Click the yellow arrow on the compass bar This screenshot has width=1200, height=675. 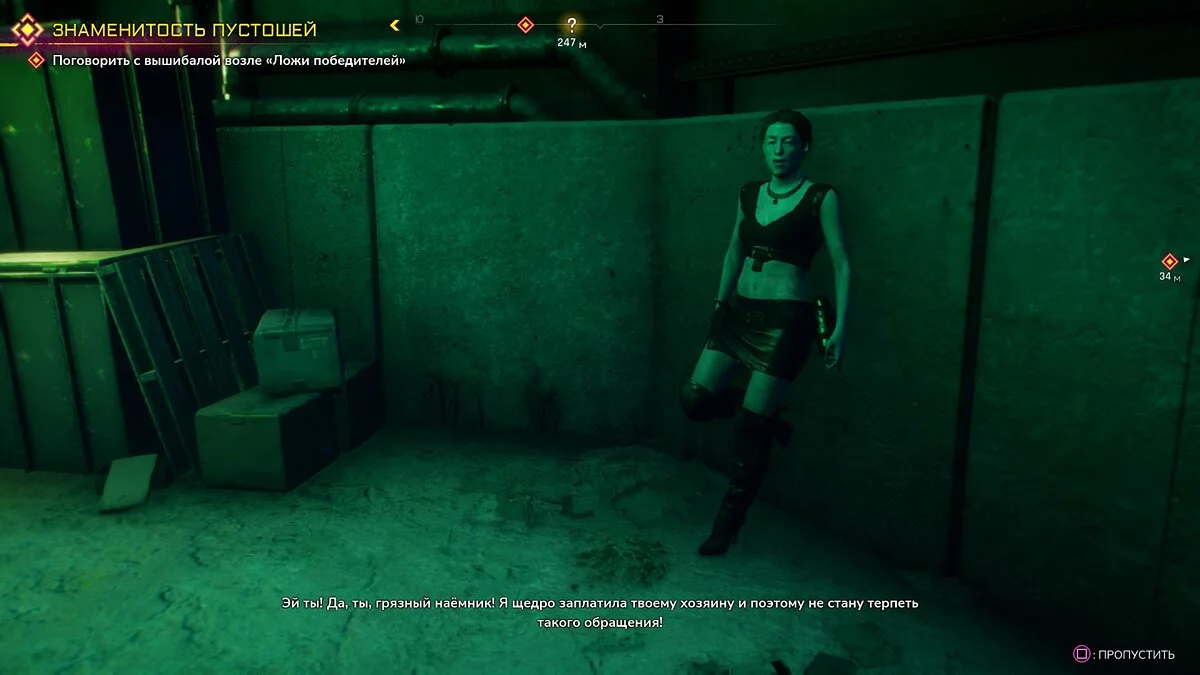coord(395,25)
